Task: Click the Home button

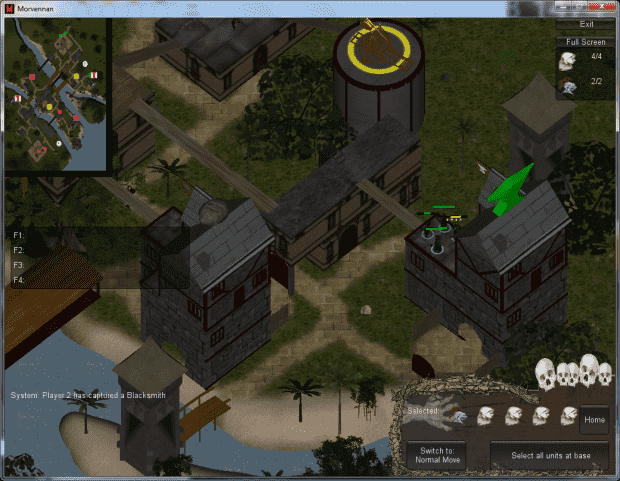Action: (594, 420)
